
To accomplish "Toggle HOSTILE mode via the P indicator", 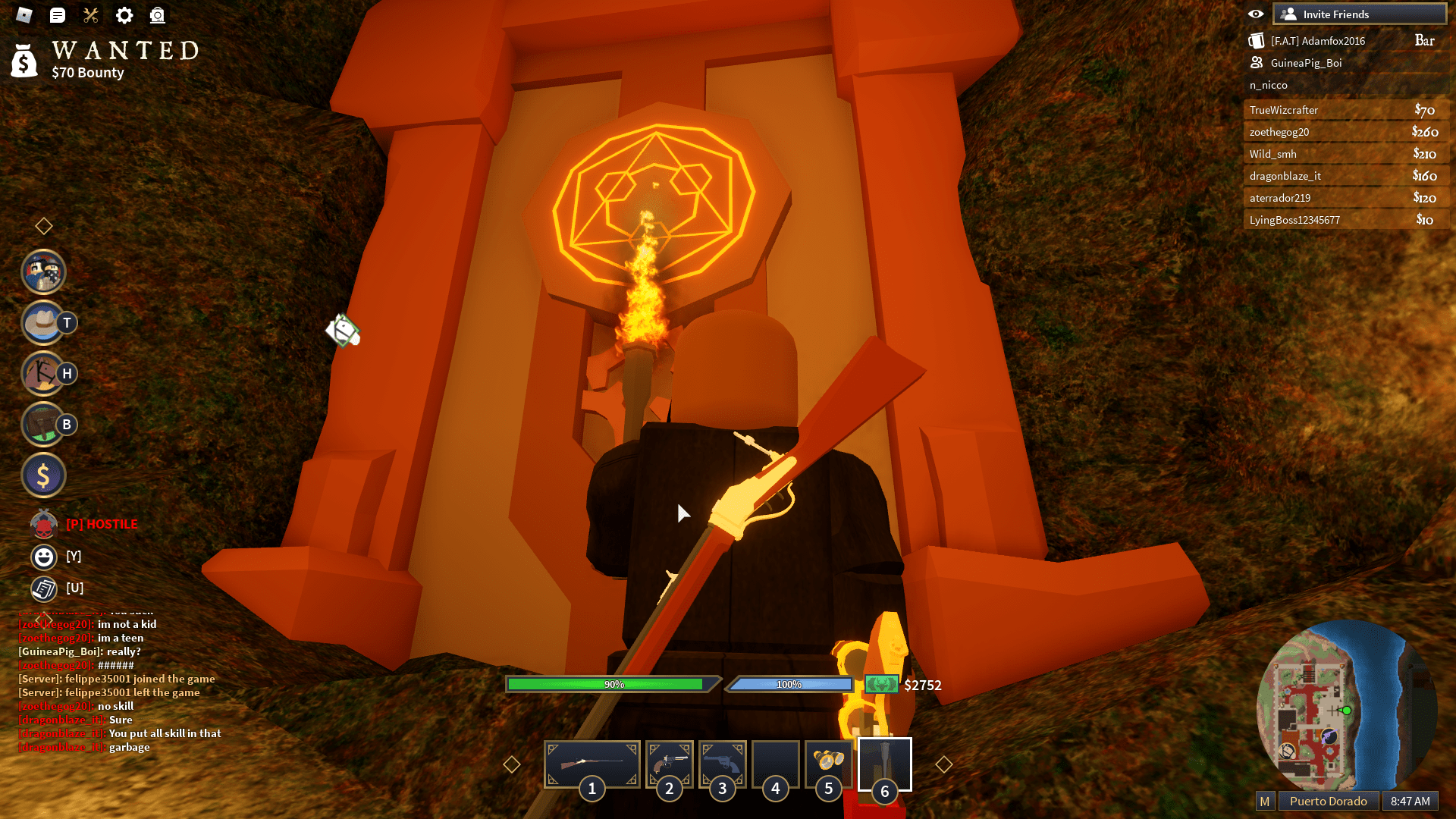I will click(102, 524).
